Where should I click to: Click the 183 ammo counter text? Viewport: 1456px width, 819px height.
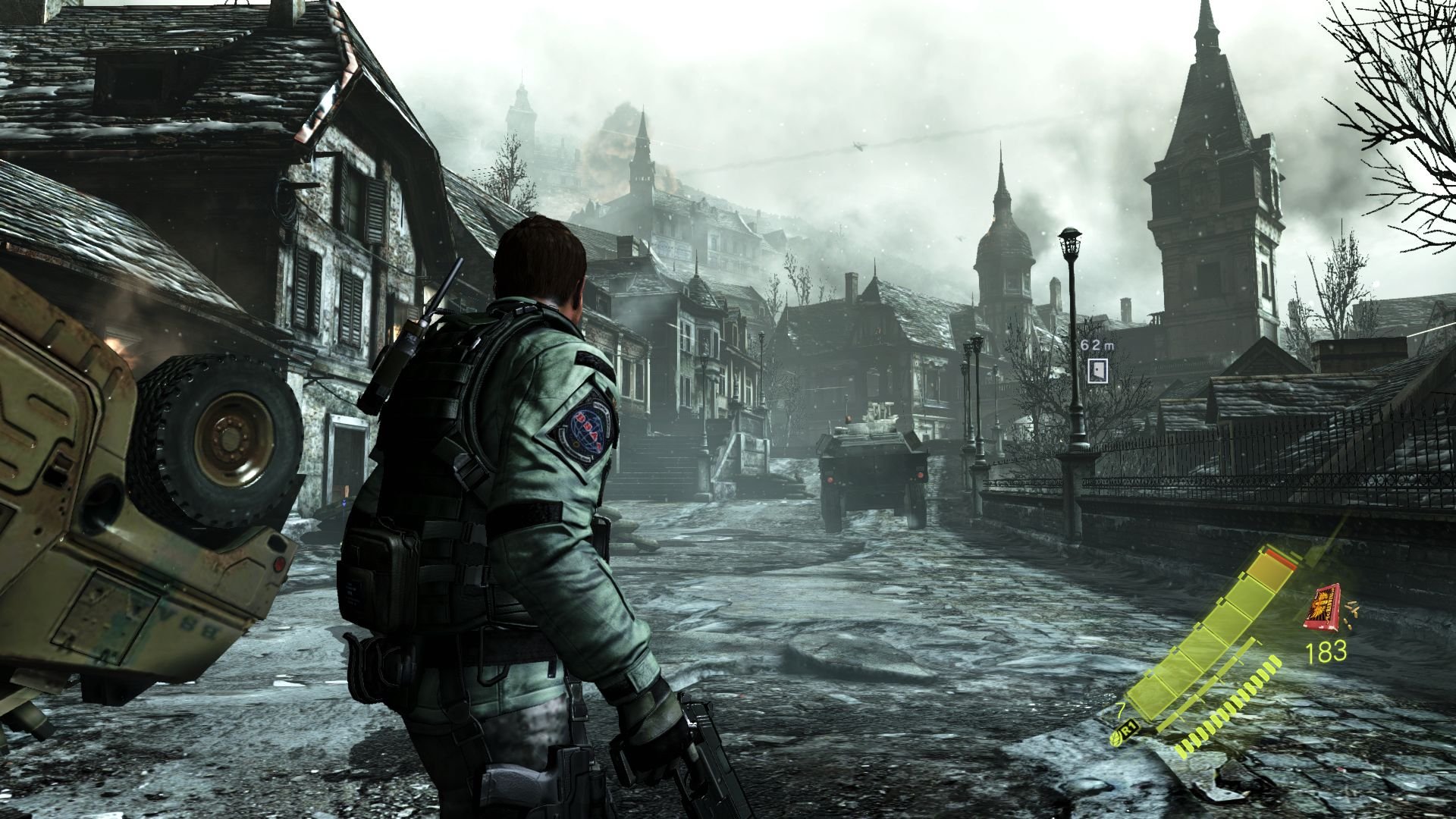tap(1326, 652)
